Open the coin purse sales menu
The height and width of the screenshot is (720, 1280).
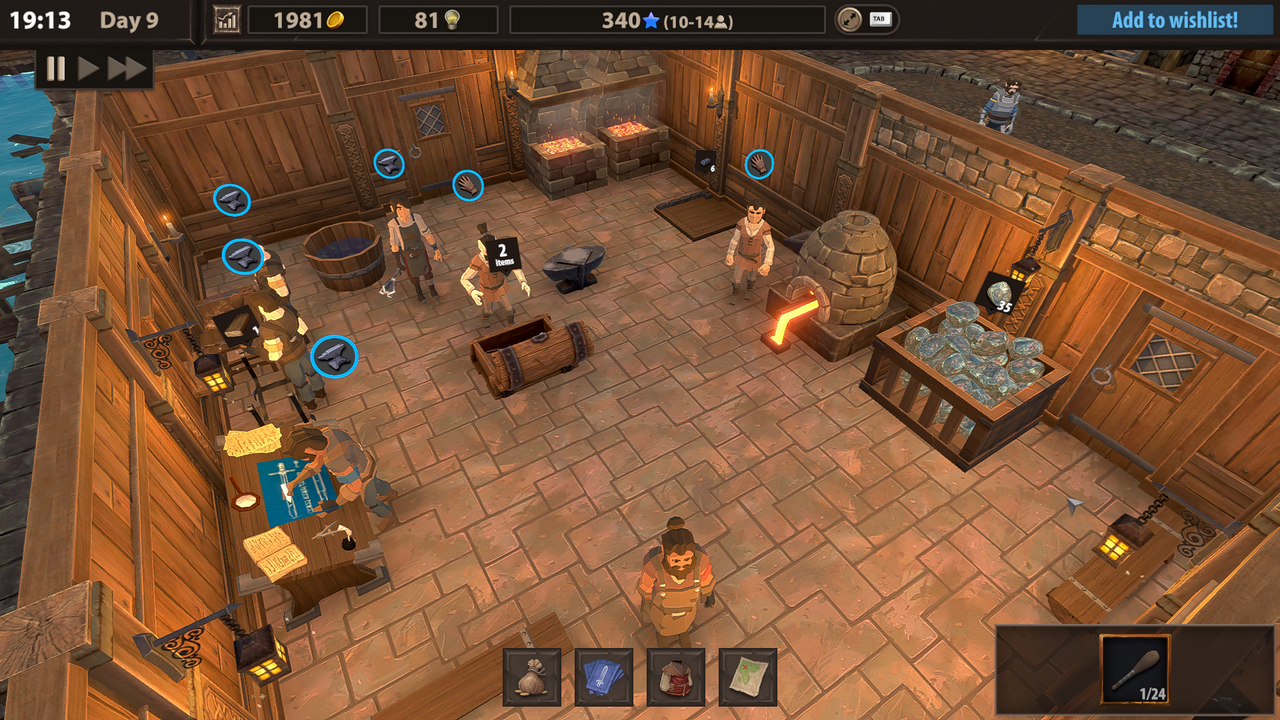coord(532,675)
